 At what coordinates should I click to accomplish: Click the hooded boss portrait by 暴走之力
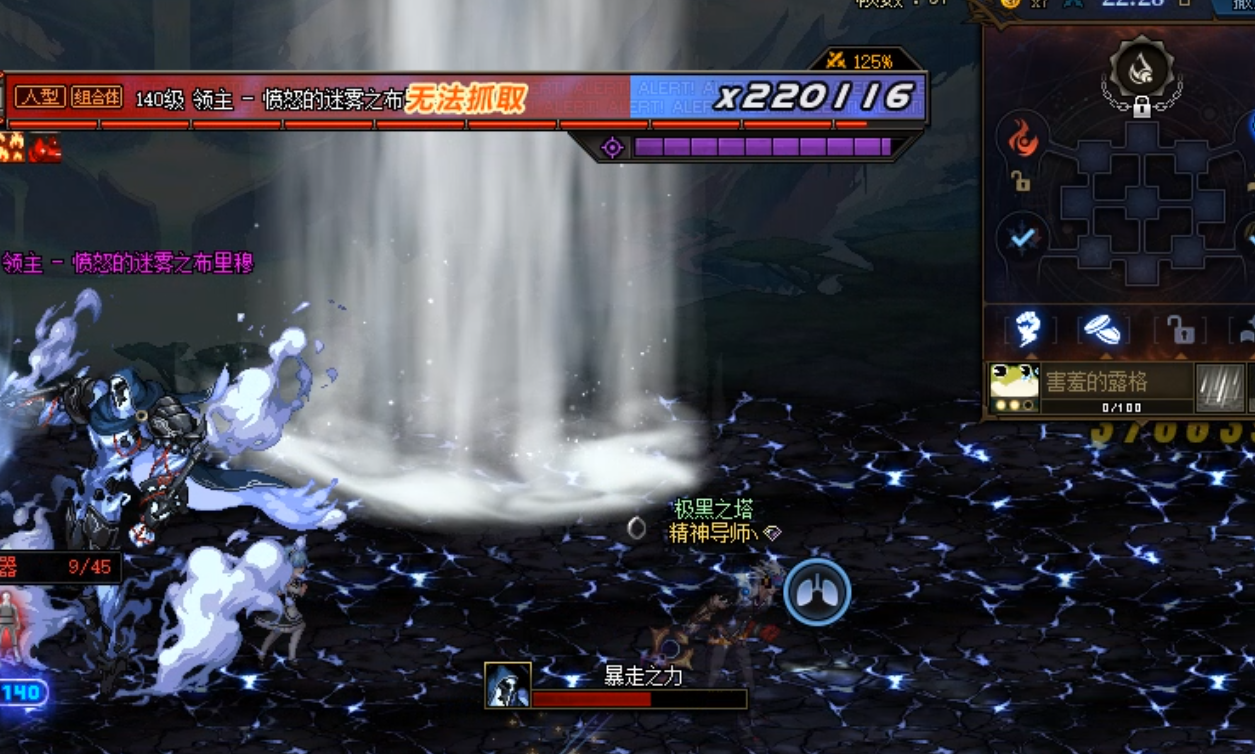click(507, 685)
